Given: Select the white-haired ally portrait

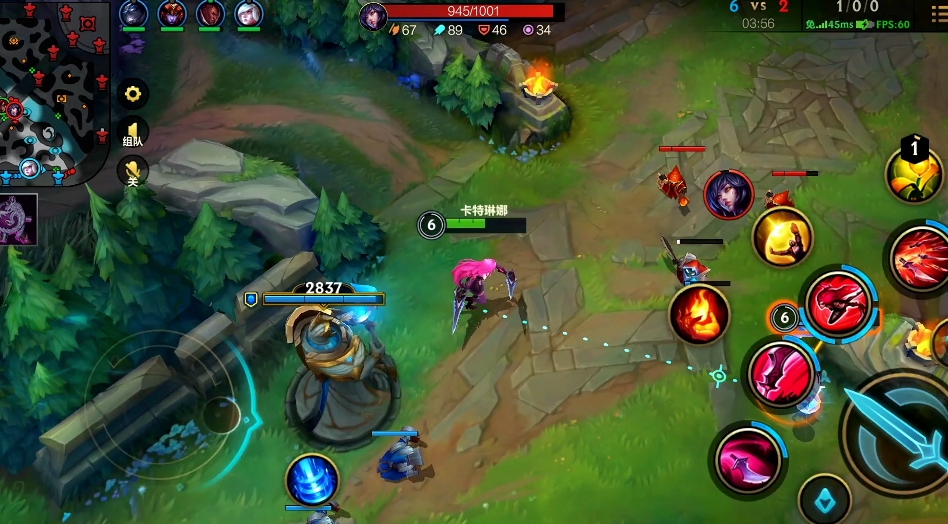Looking at the screenshot, I should (246, 14).
